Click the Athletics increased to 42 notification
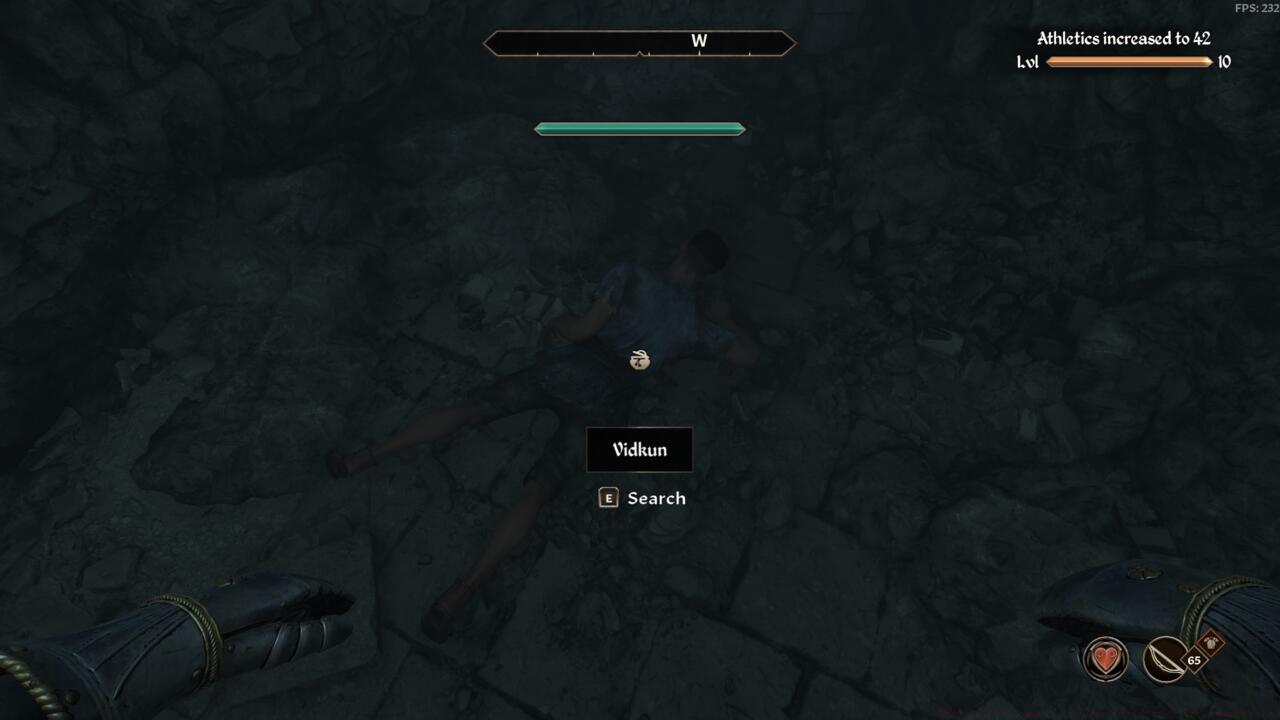Viewport: 1280px width, 720px height. click(1122, 40)
